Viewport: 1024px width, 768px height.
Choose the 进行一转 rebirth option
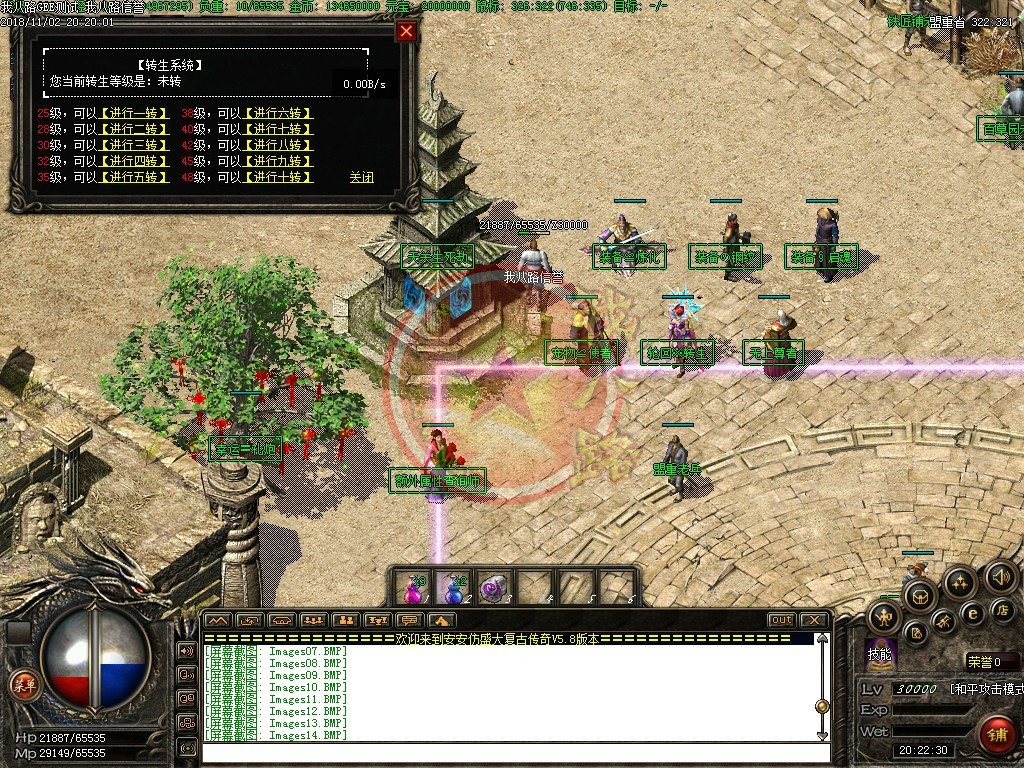(x=135, y=113)
